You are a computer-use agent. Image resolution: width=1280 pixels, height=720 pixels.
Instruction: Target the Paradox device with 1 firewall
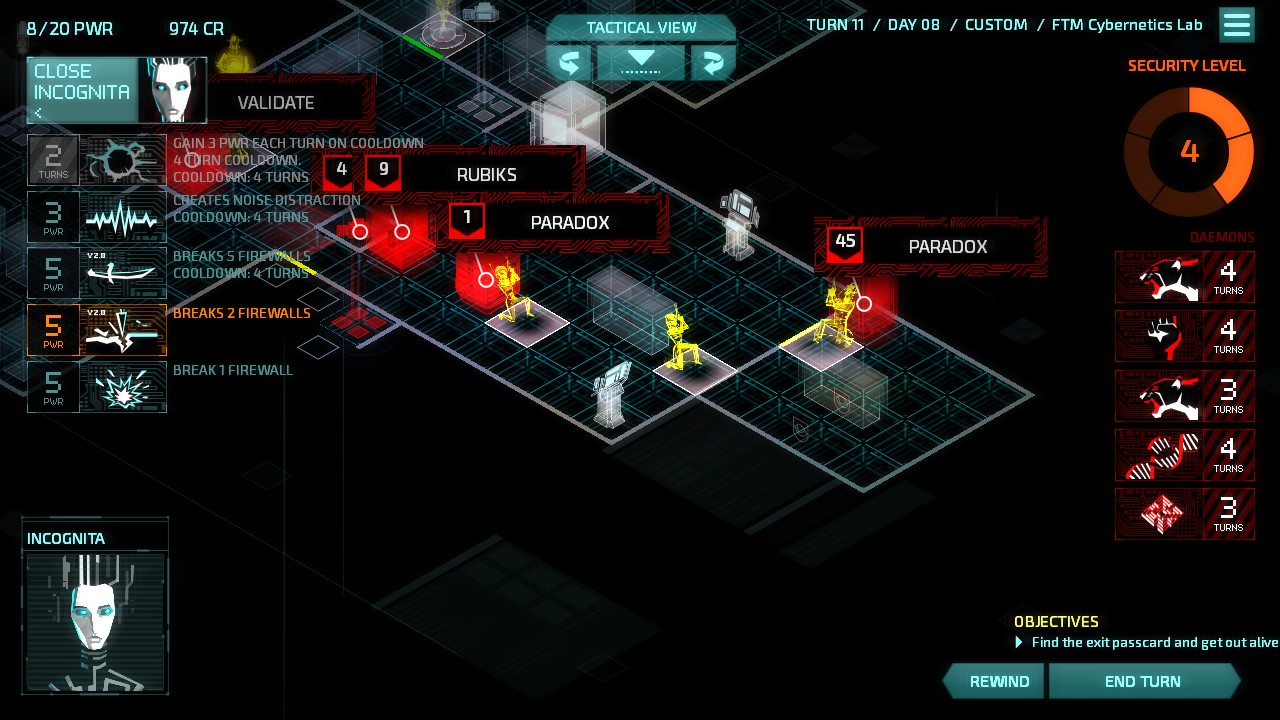point(568,223)
